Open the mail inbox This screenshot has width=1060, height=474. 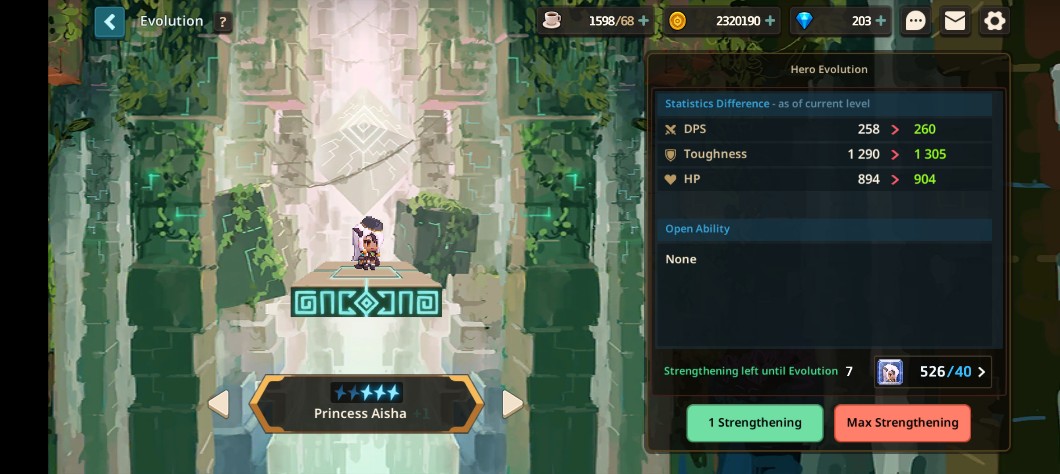[x=955, y=20]
